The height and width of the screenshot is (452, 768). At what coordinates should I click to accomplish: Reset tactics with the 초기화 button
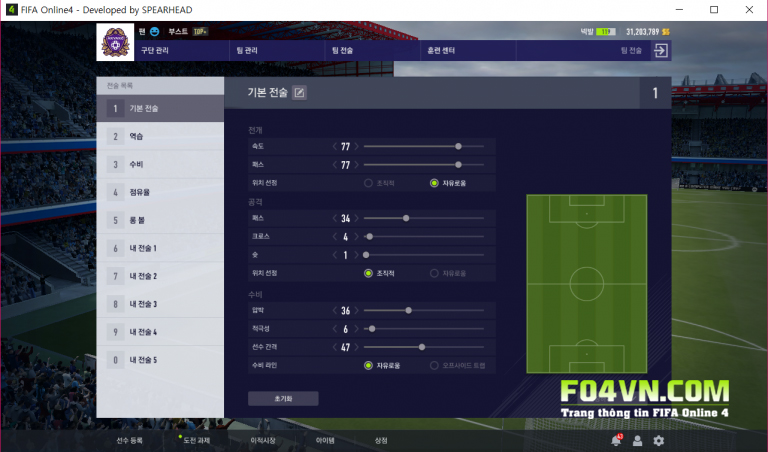pyautogui.click(x=283, y=398)
